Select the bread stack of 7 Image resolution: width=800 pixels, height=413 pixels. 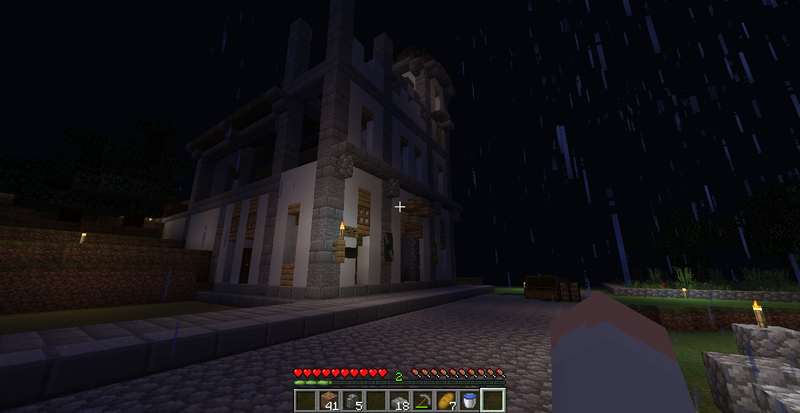point(446,402)
